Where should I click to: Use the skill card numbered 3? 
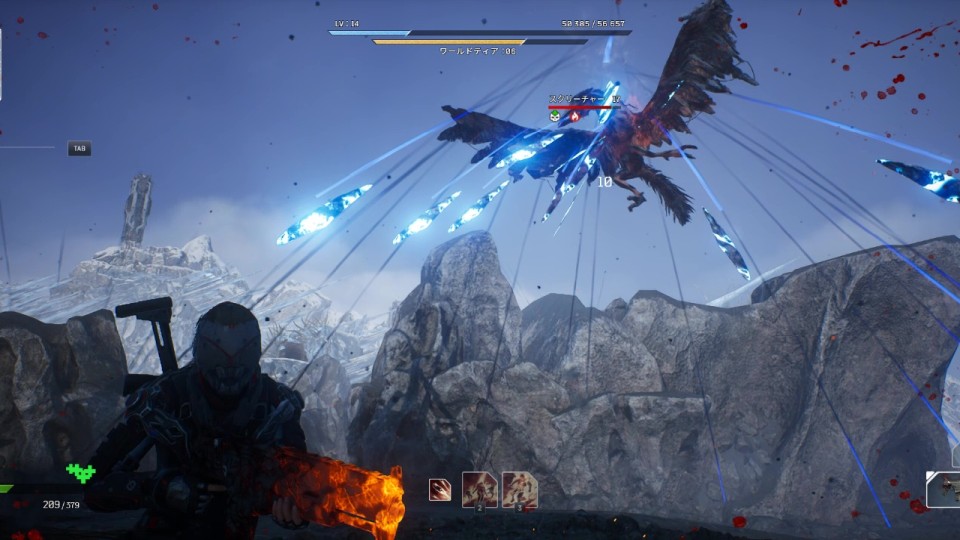pos(520,490)
